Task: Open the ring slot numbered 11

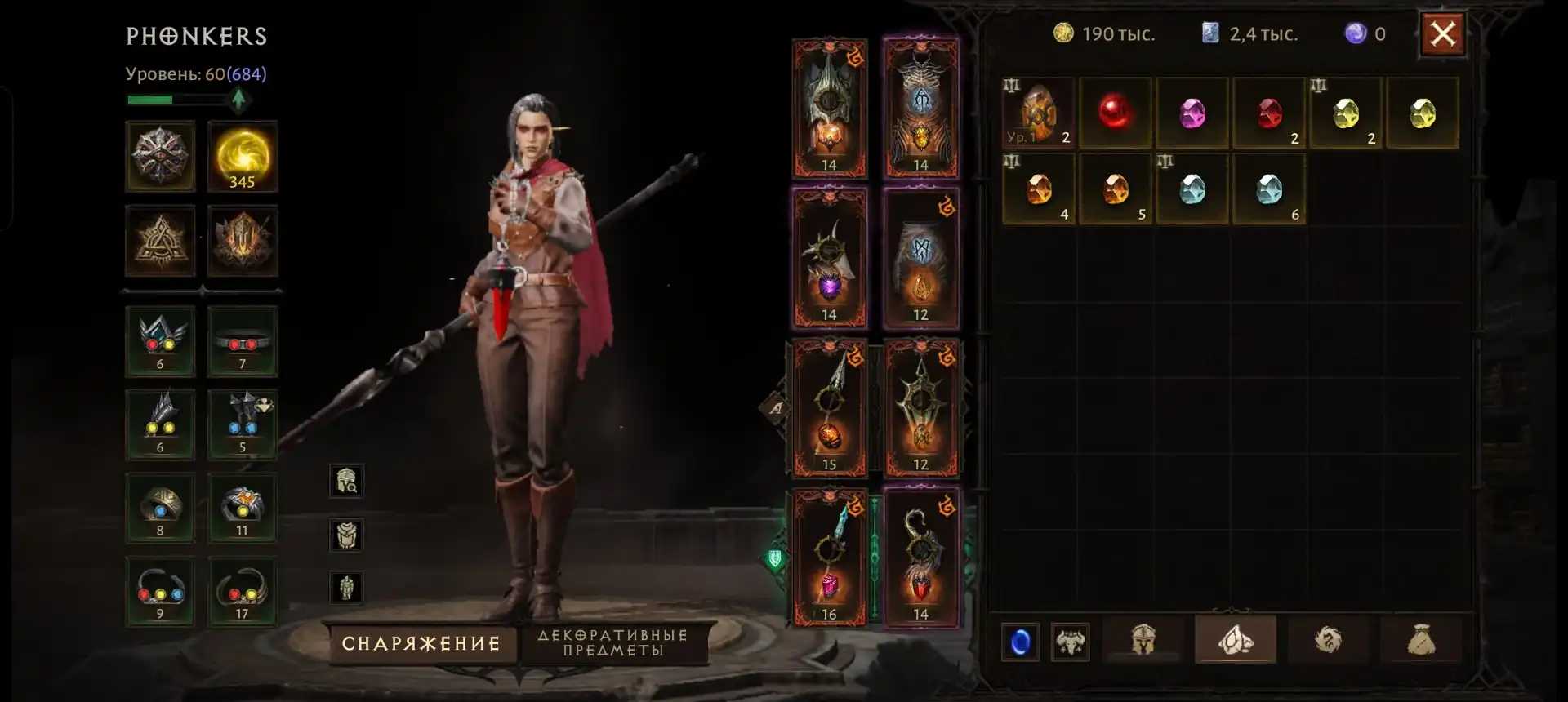Action: [x=243, y=508]
